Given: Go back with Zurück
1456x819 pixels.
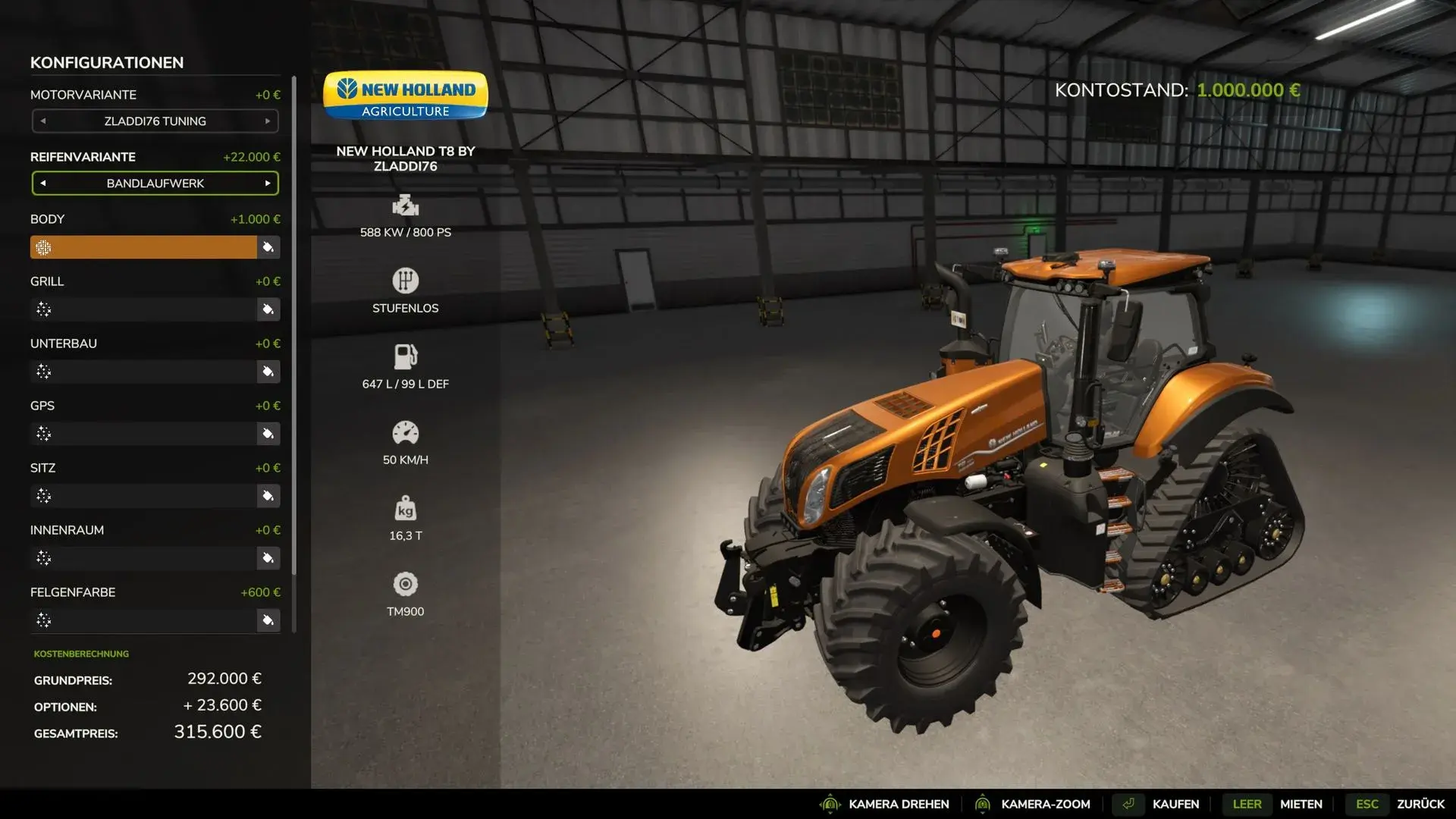Looking at the screenshot, I should click(1420, 804).
